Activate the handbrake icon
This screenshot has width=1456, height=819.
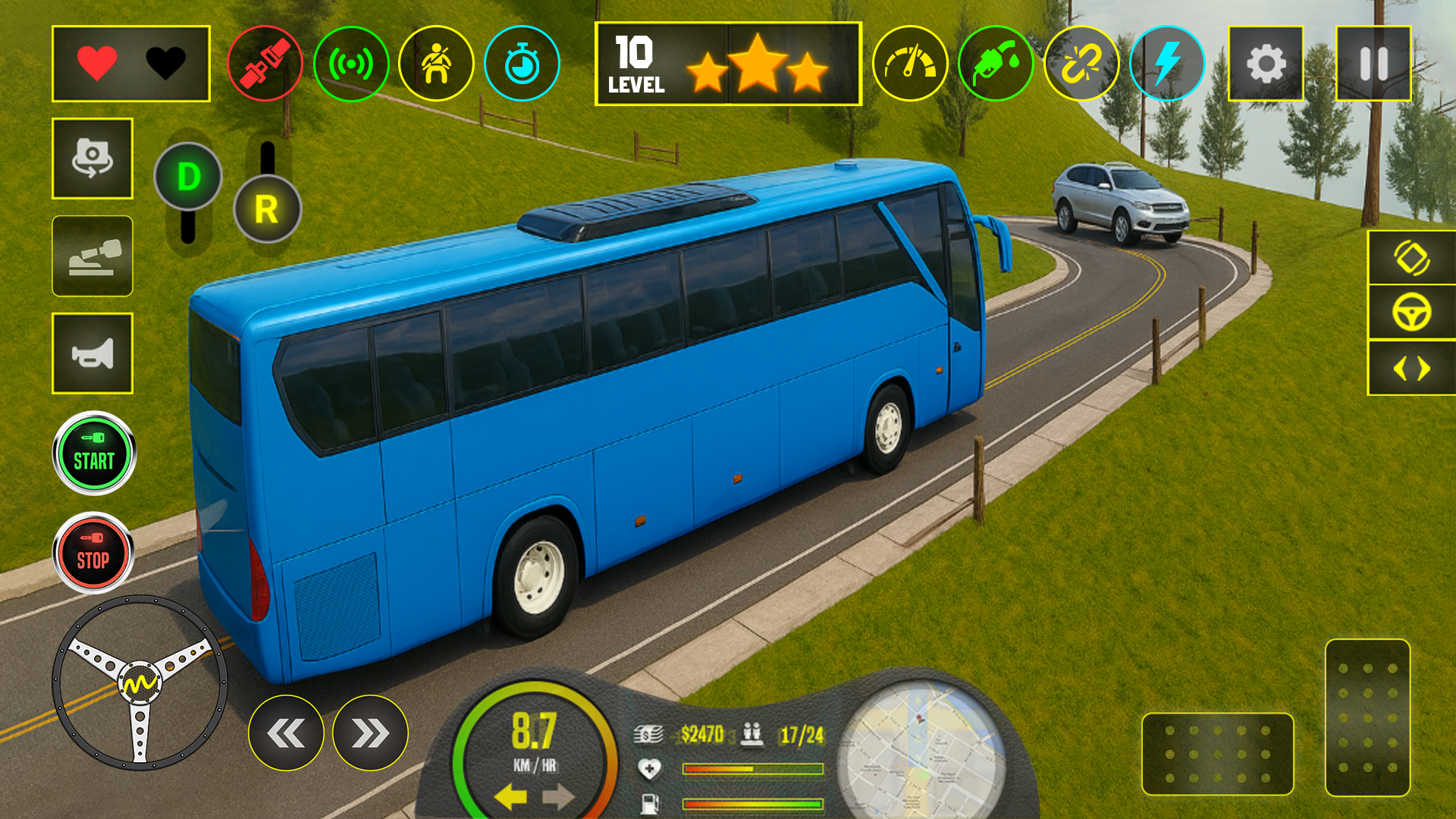click(x=92, y=258)
